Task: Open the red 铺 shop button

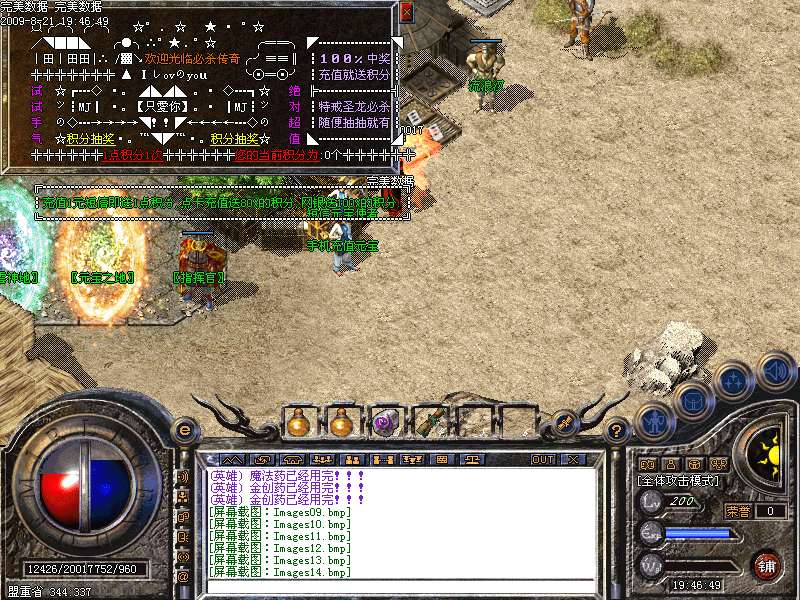Action: click(766, 564)
